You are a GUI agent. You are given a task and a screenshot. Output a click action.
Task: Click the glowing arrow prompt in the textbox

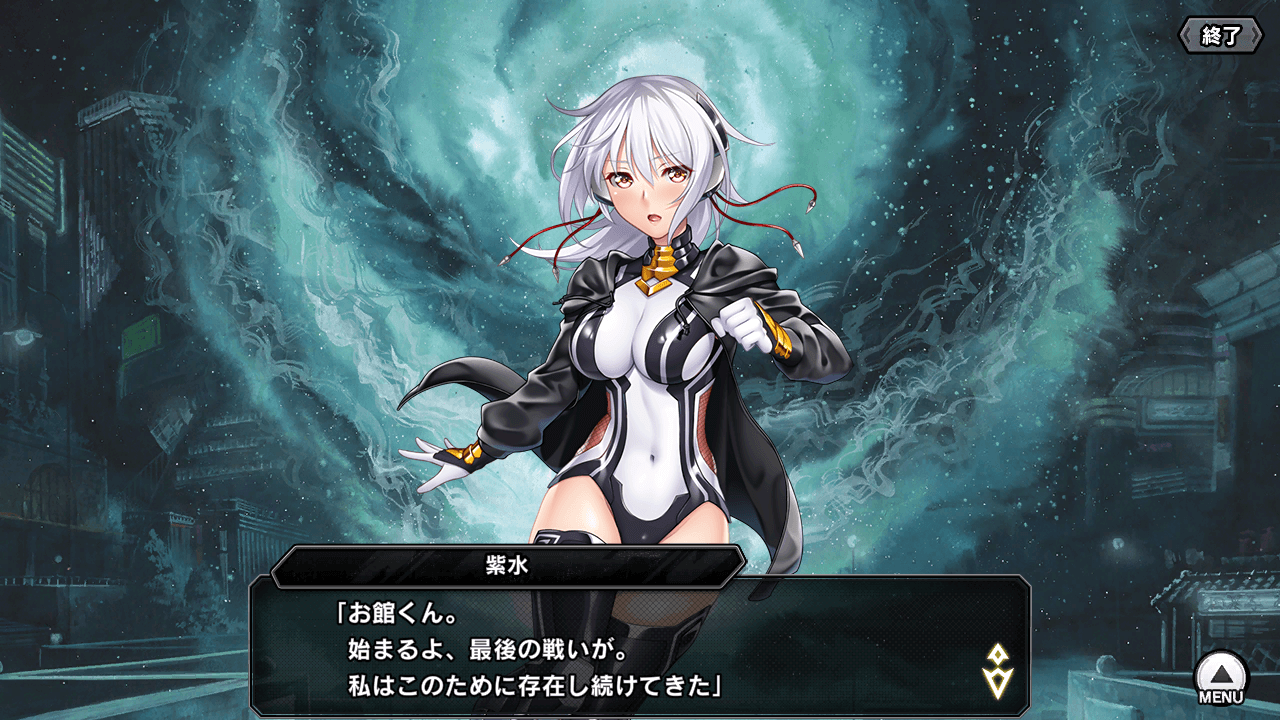click(1000, 670)
